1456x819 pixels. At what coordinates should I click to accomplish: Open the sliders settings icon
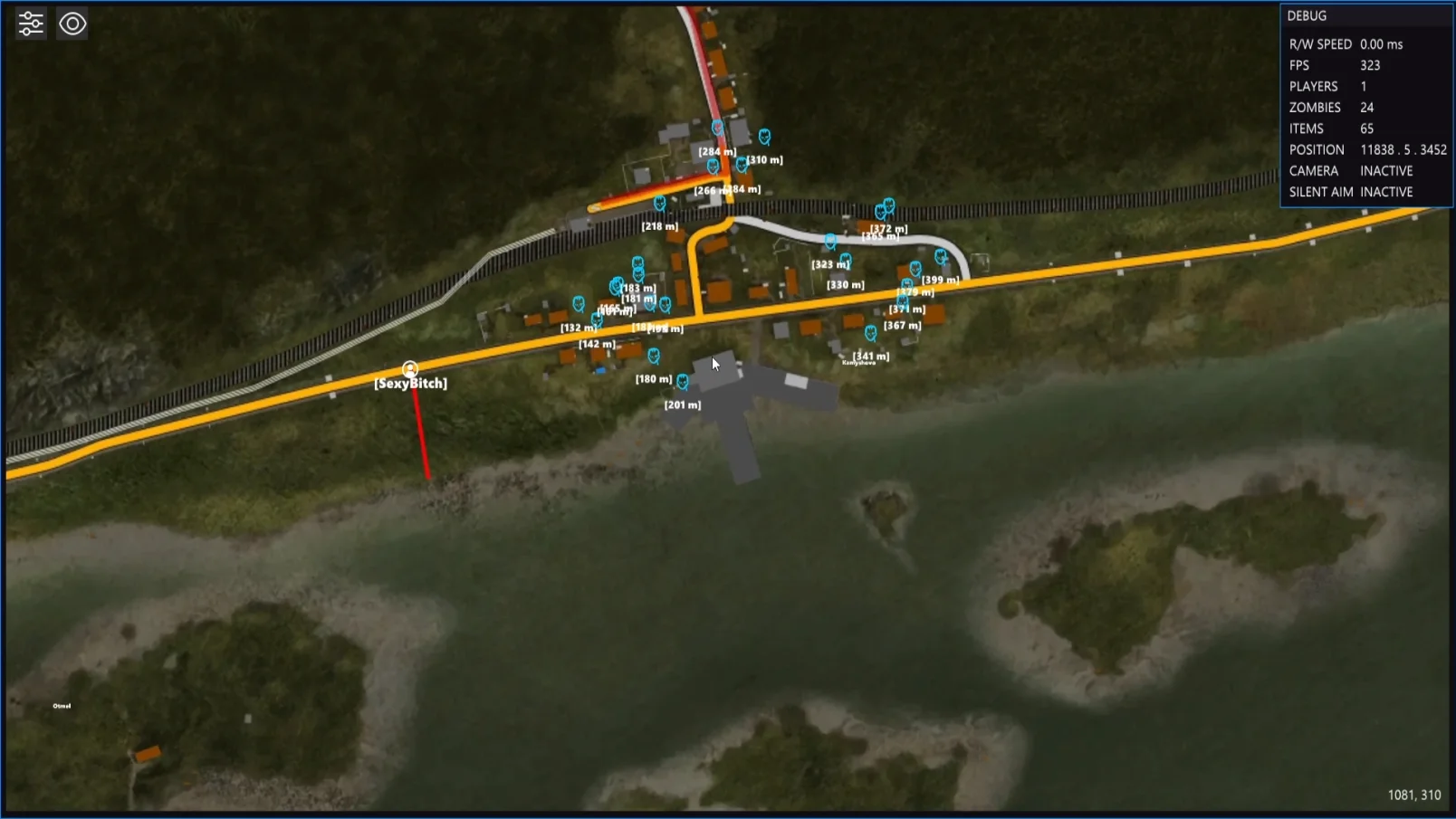click(x=31, y=24)
